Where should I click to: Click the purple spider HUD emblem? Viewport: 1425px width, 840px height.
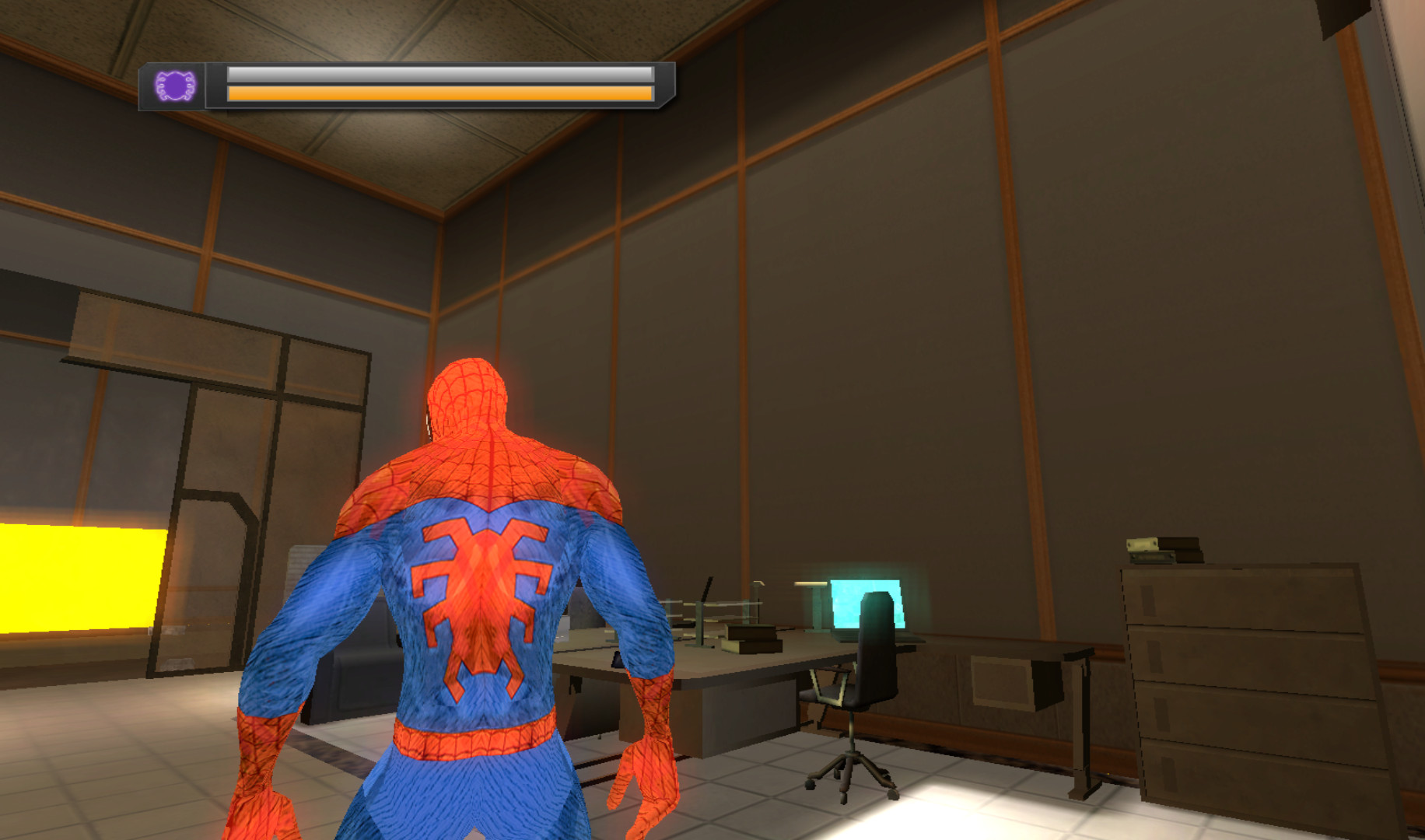pos(175,87)
